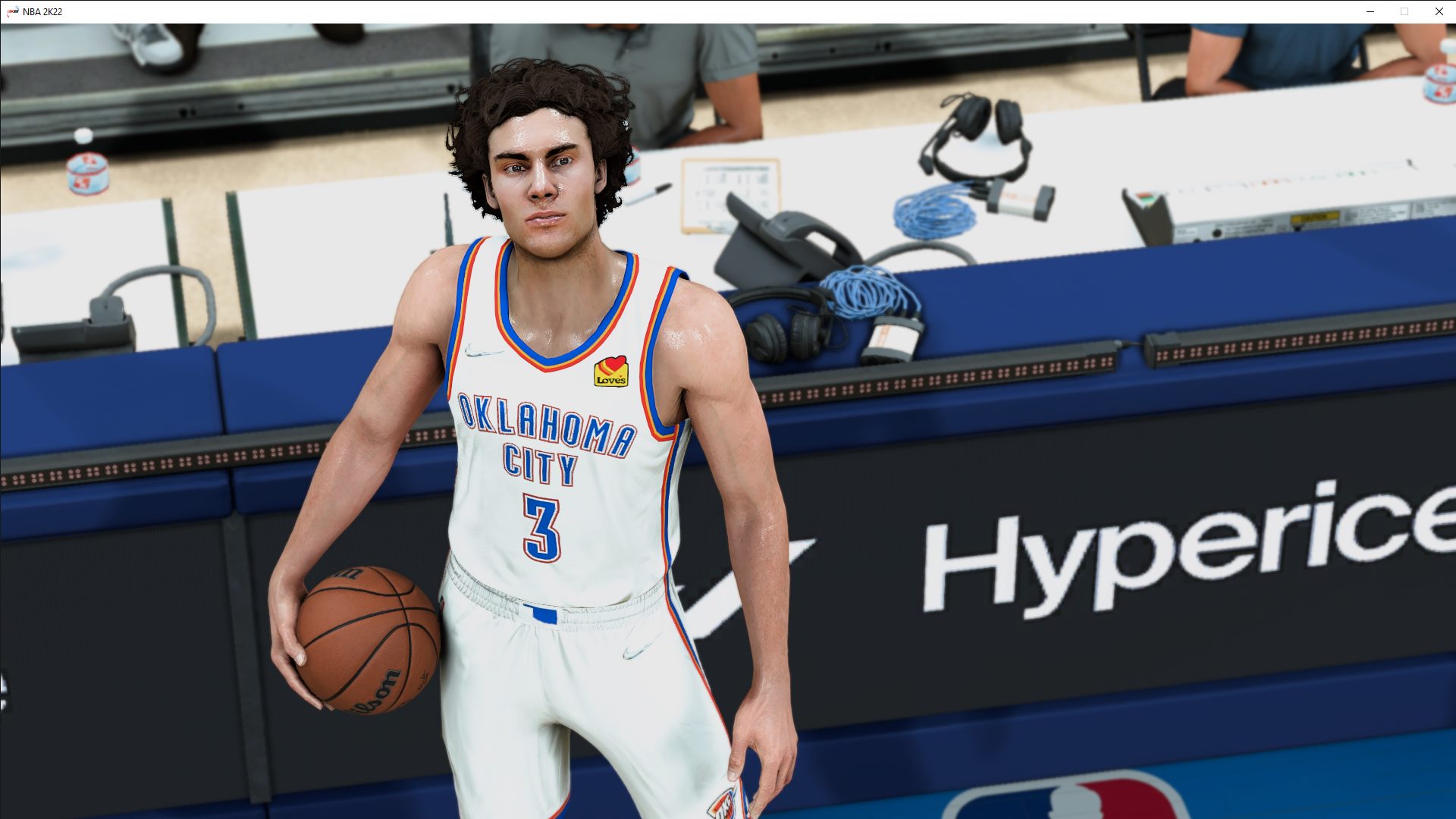Maximize the NBA 2K22 window
The width and height of the screenshot is (1456, 819).
pos(1404,11)
